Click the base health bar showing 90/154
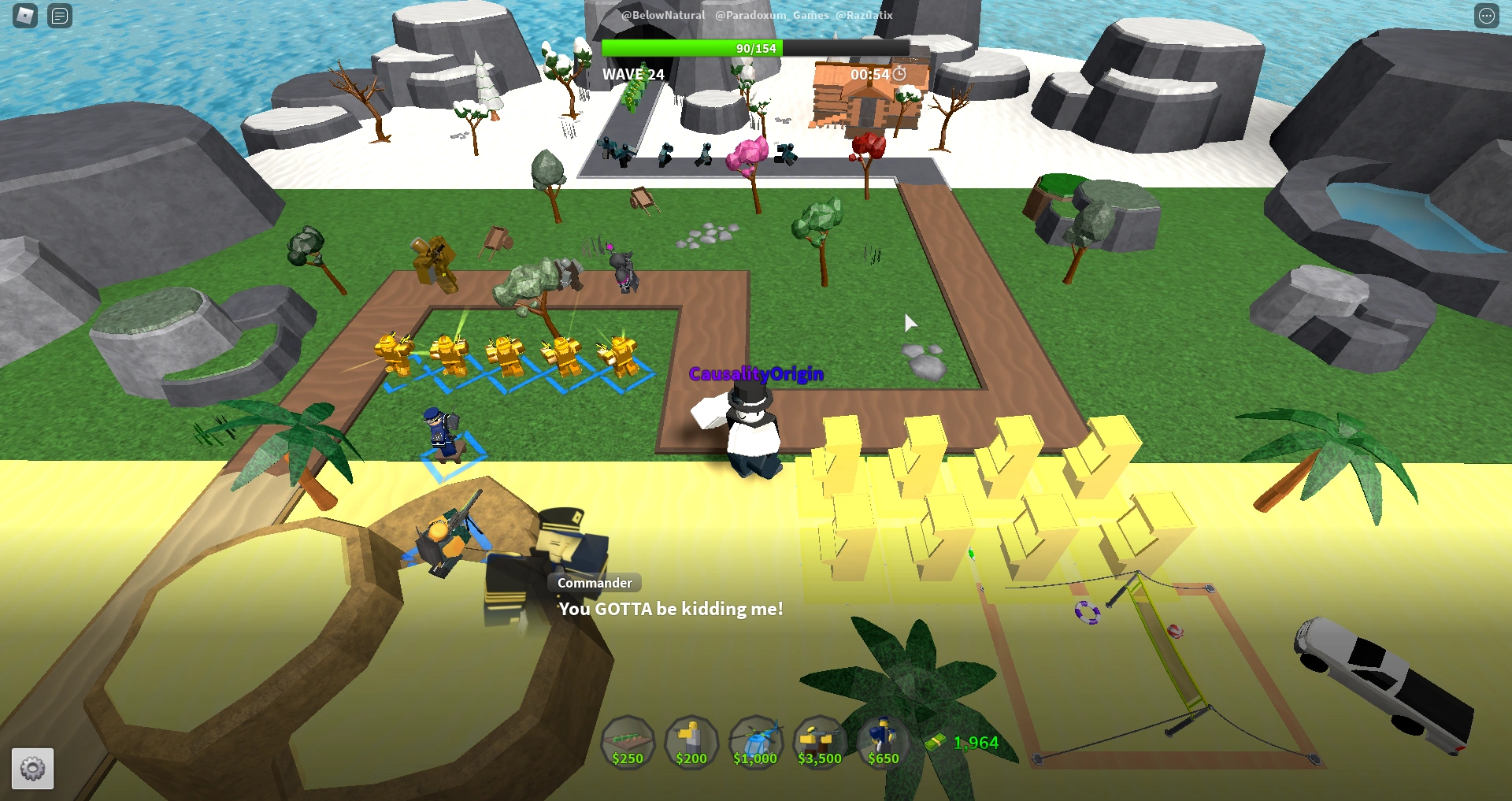 [x=756, y=48]
